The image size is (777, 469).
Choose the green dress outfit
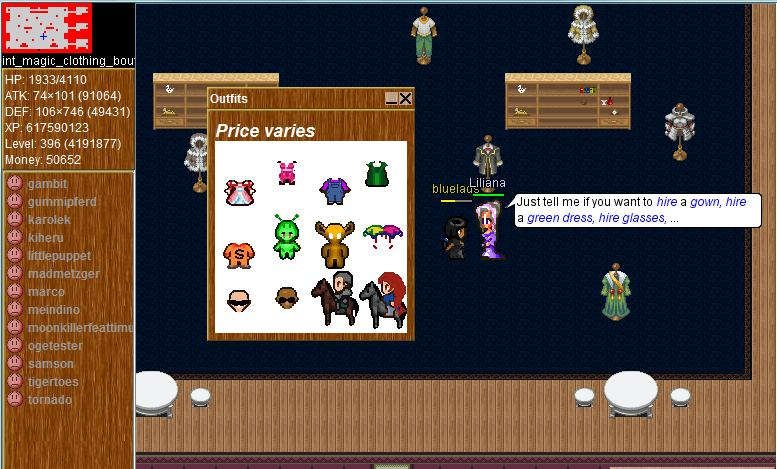coord(376,174)
